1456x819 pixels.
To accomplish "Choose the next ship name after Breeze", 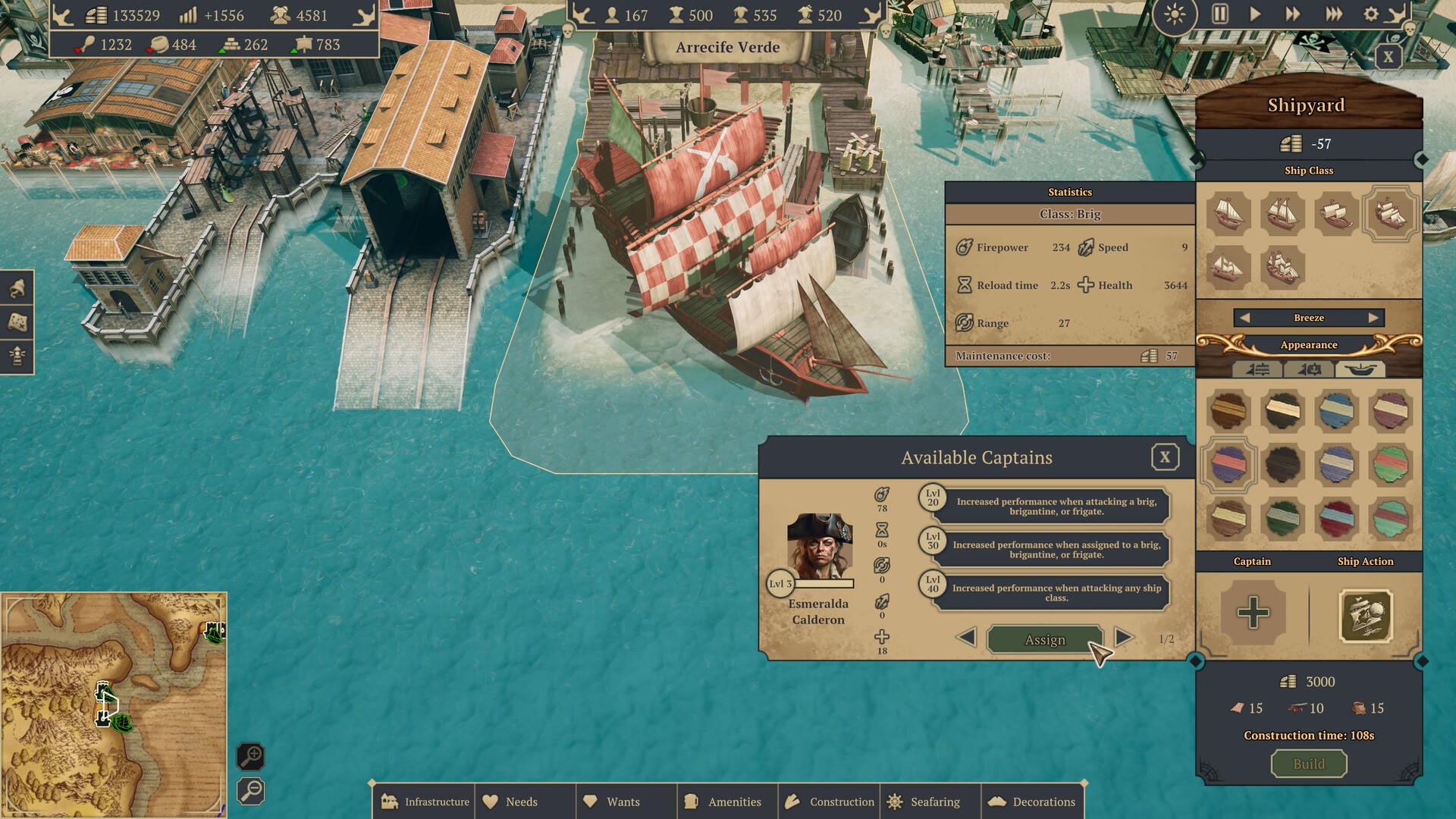I will pyautogui.click(x=1373, y=318).
